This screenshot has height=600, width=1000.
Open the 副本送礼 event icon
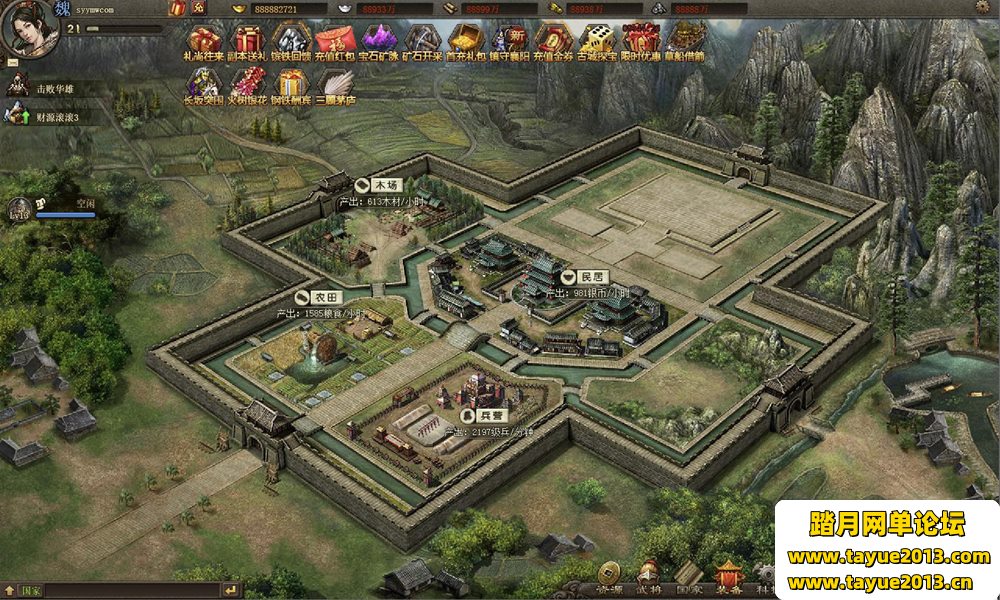(x=247, y=40)
